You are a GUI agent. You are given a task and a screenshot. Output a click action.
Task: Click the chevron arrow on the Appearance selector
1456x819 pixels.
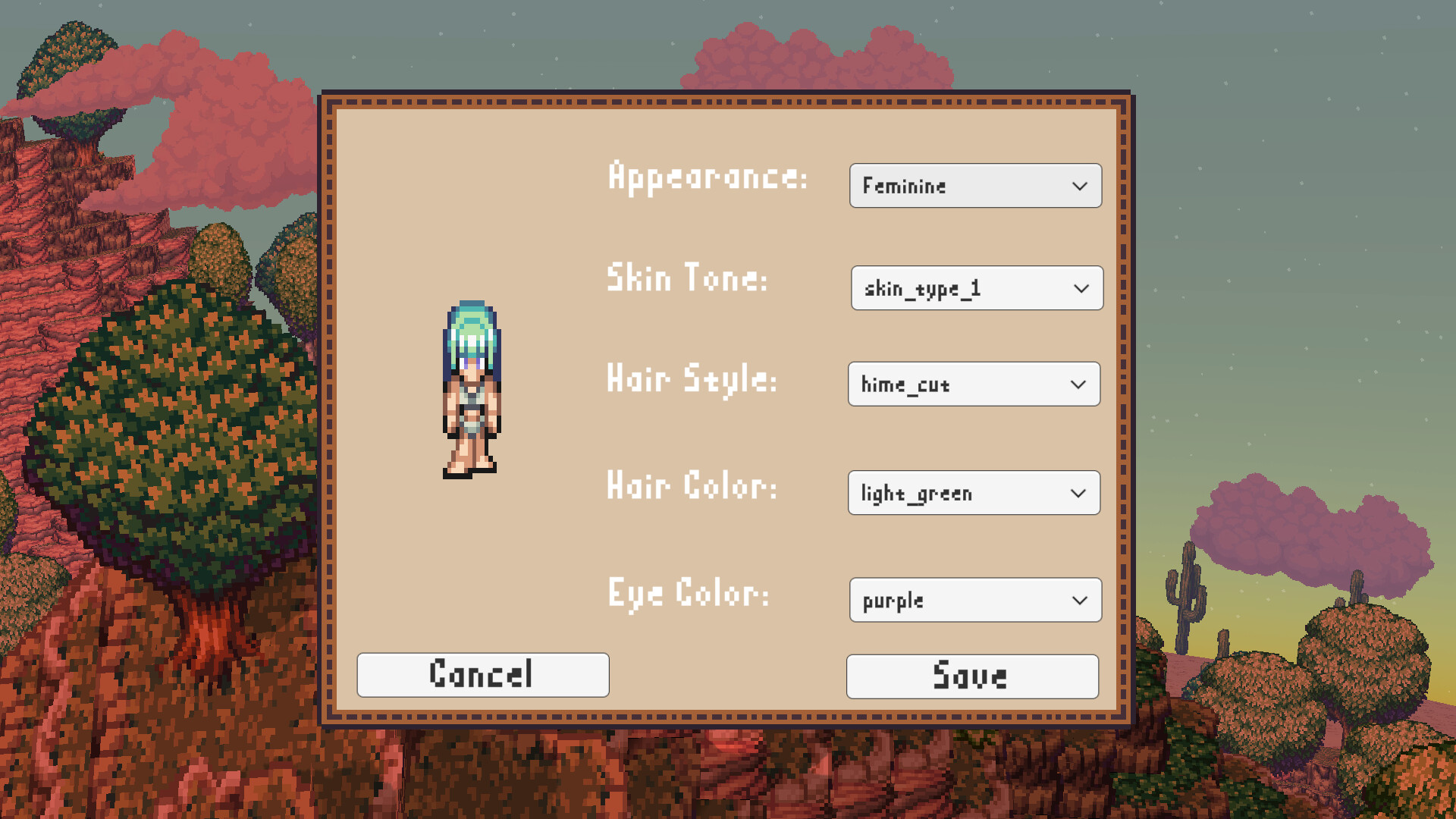pyautogui.click(x=1080, y=186)
